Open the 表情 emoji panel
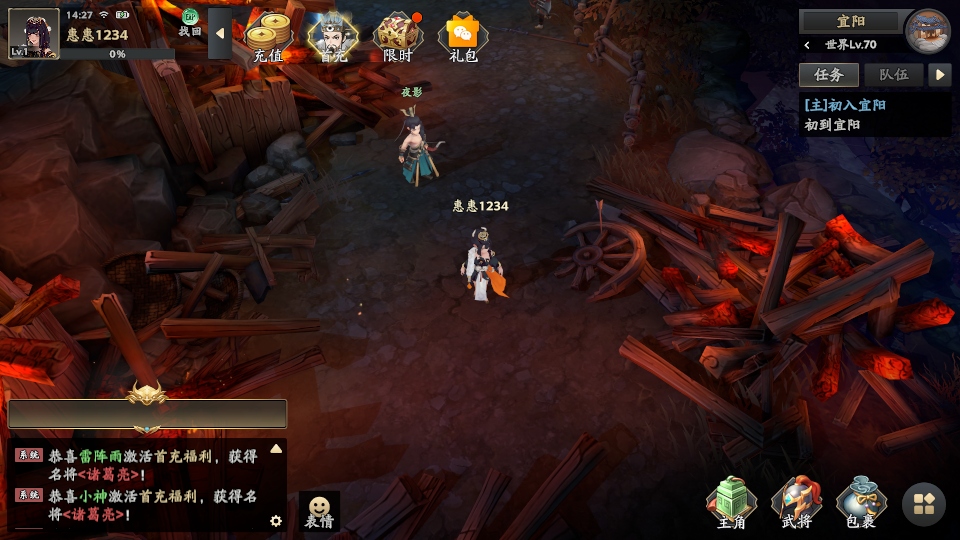960x540 pixels. [x=319, y=511]
